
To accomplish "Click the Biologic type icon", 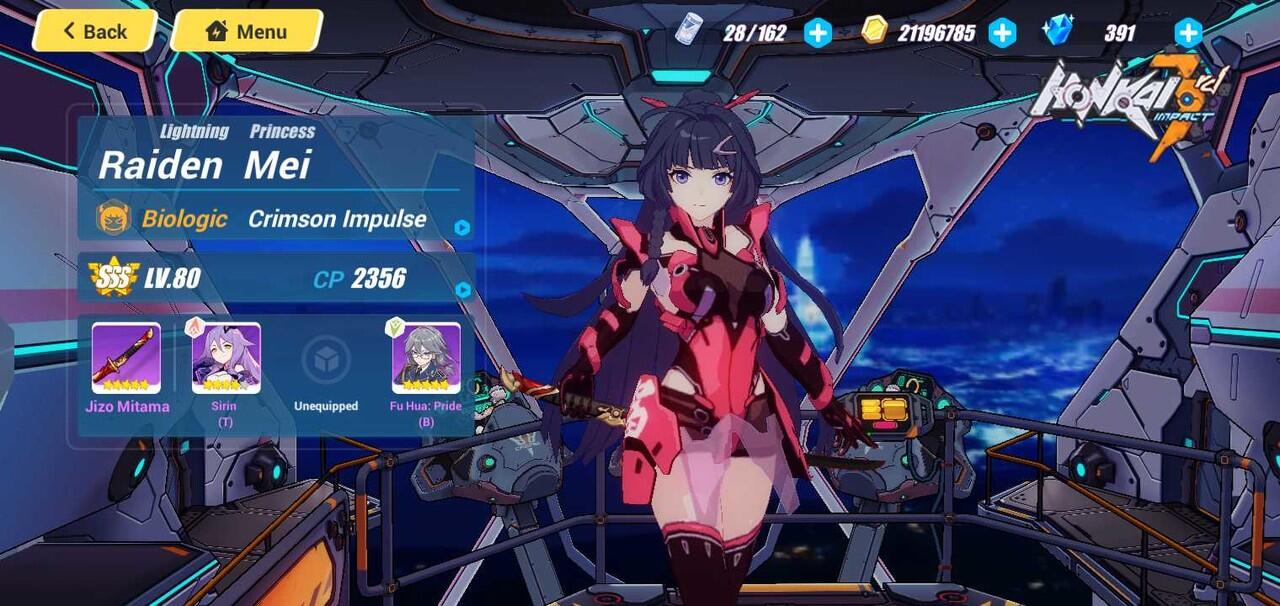I will click(x=113, y=218).
